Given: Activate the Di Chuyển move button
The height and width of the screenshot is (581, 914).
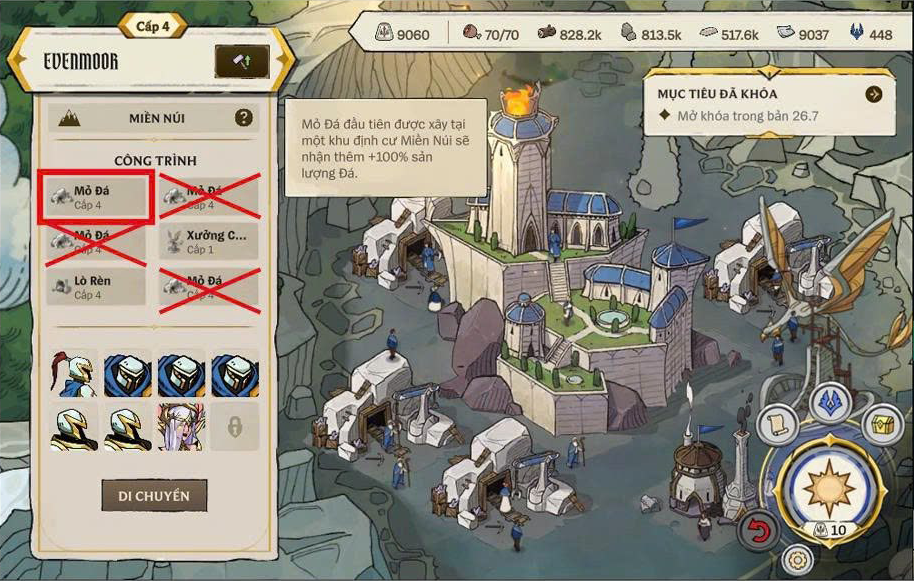Looking at the screenshot, I should pyautogui.click(x=153, y=495).
